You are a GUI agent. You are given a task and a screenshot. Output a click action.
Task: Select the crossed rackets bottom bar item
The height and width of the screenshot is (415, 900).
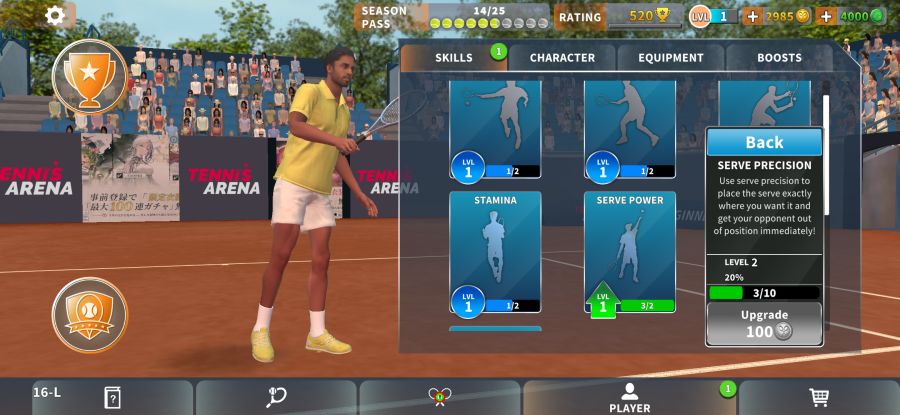(439, 397)
